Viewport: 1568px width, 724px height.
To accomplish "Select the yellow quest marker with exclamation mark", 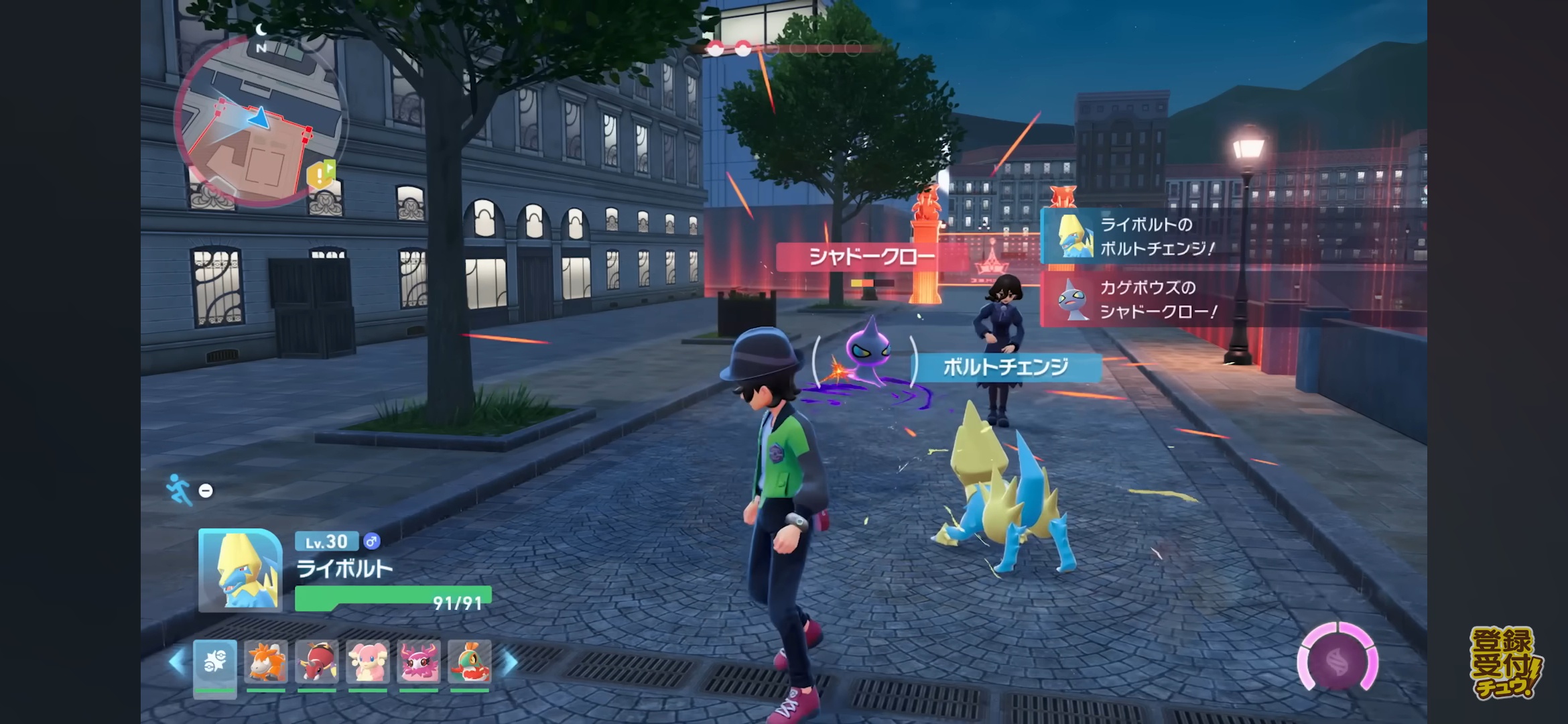I will [320, 175].
